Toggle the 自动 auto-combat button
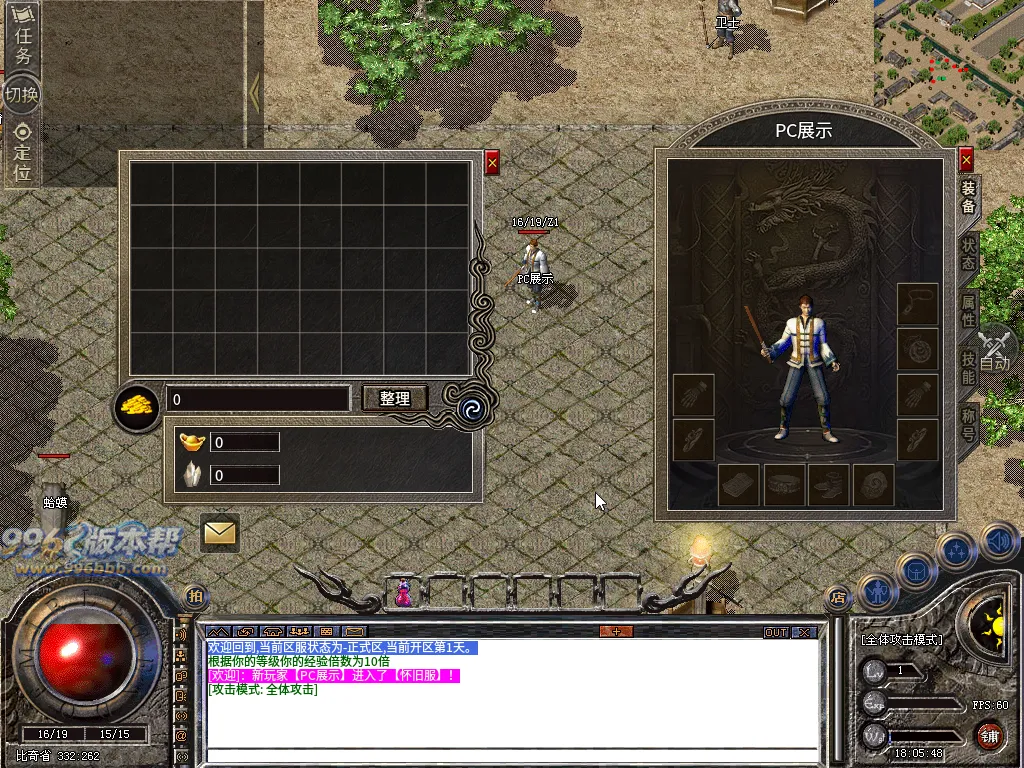This screenshot has width=1024, height=768. pos(994,352)
